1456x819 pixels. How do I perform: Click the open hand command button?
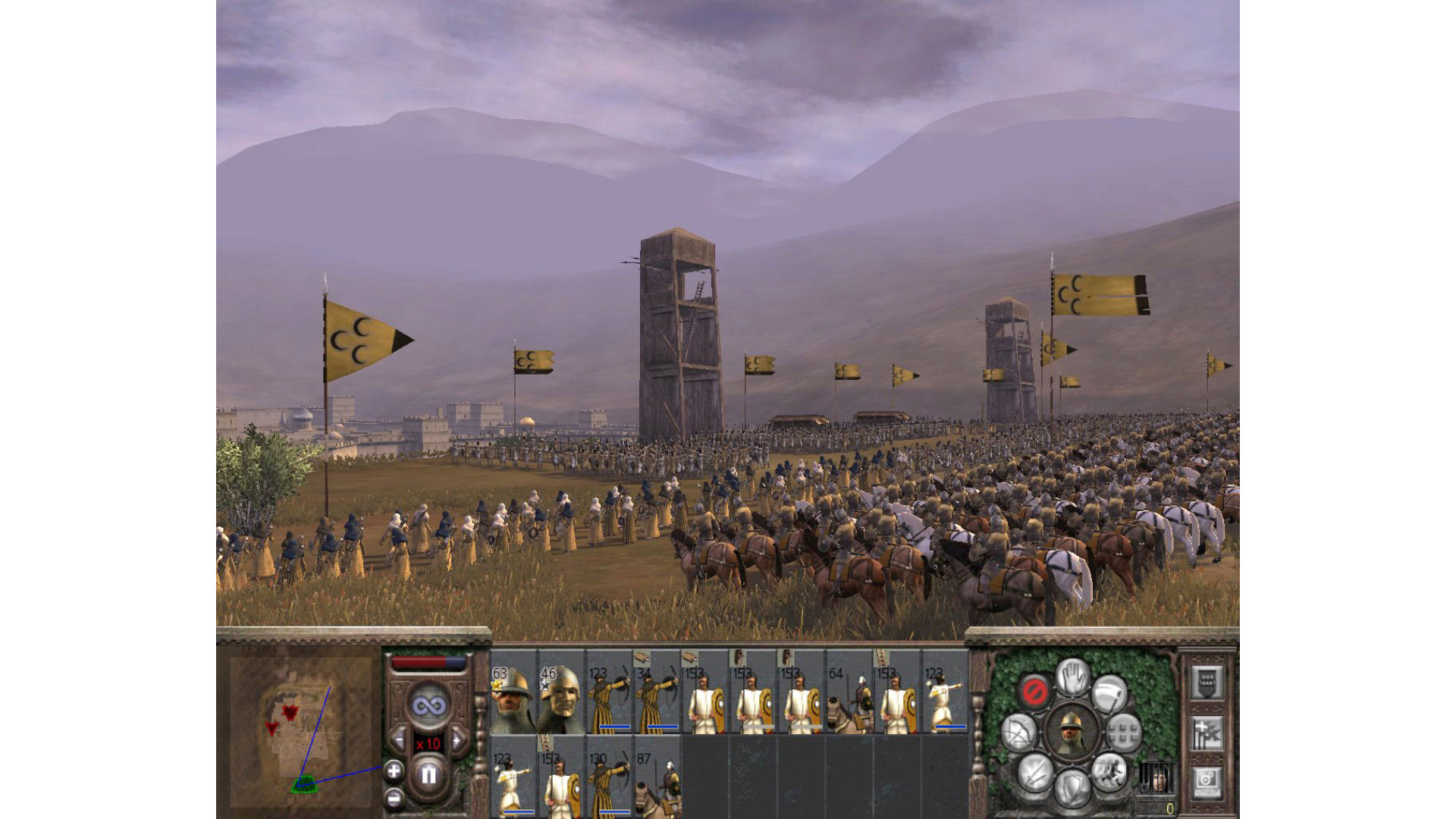click(1072, 676)
